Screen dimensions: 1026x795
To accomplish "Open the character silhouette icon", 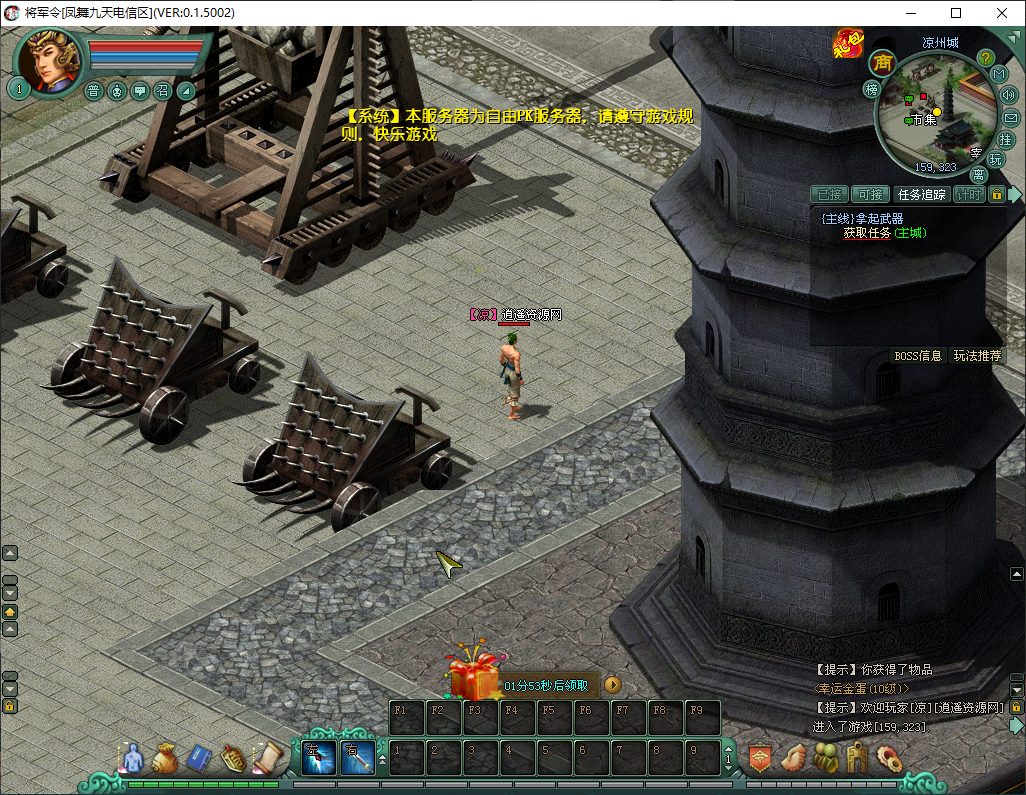I will (x=131, y=759).
